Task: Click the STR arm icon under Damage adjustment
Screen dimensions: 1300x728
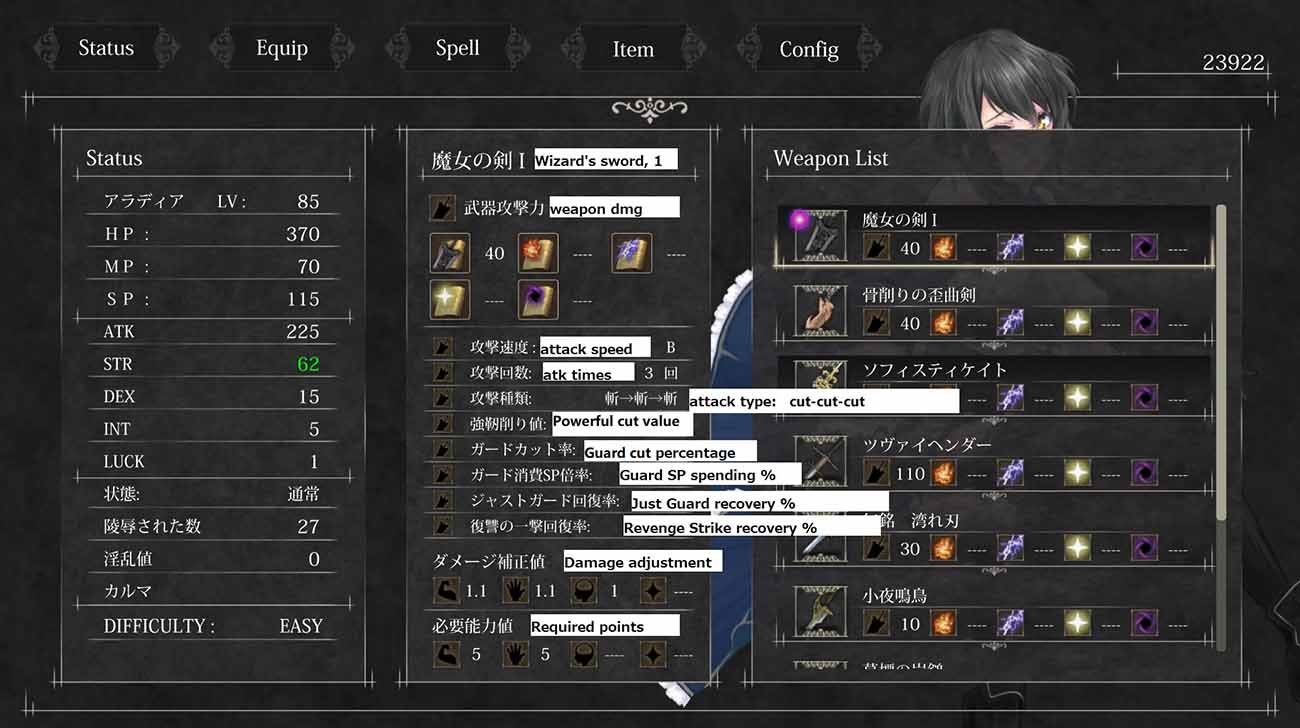Action: (447, 590)
